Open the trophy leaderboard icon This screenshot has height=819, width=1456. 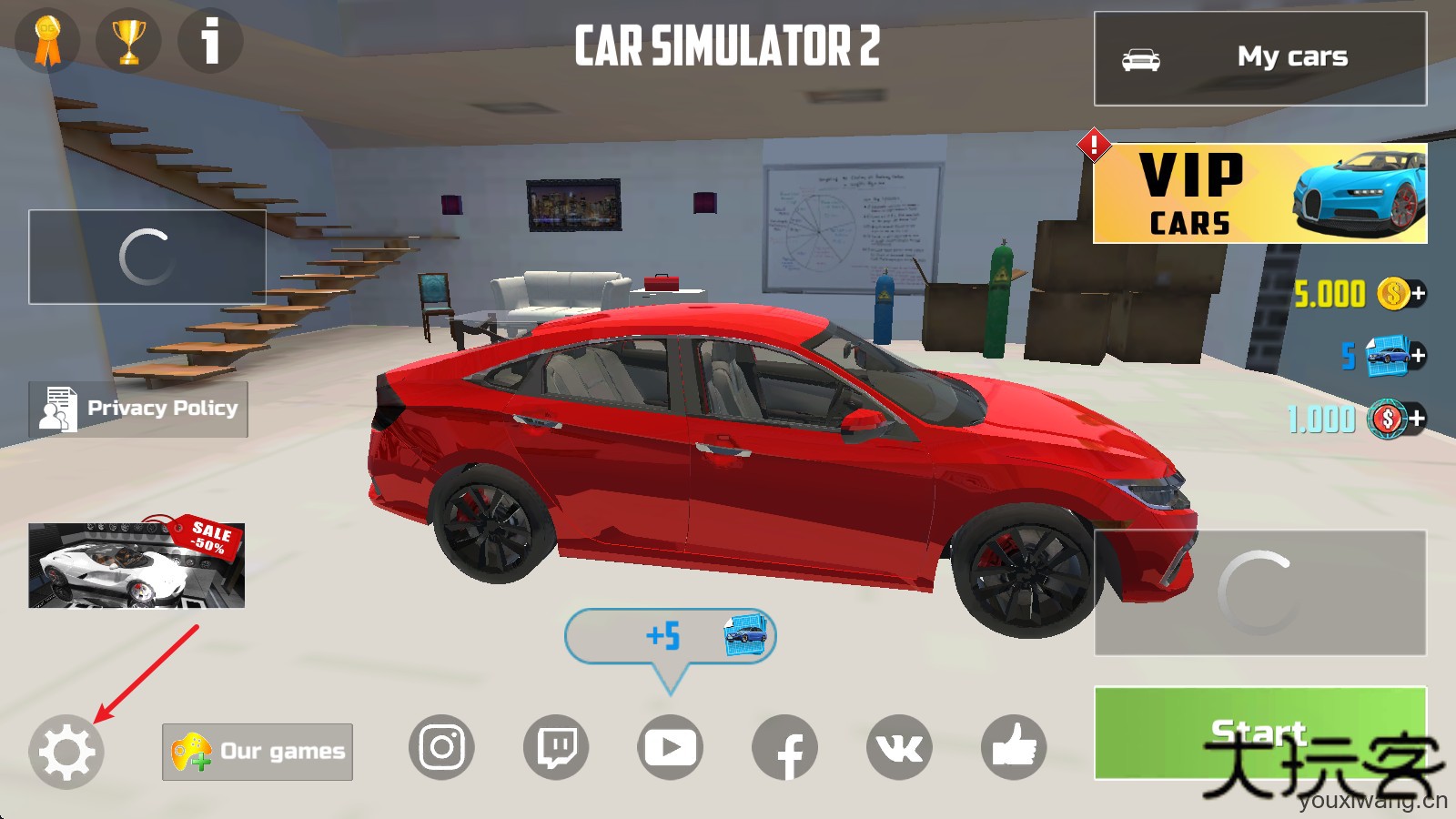(128, 41)
